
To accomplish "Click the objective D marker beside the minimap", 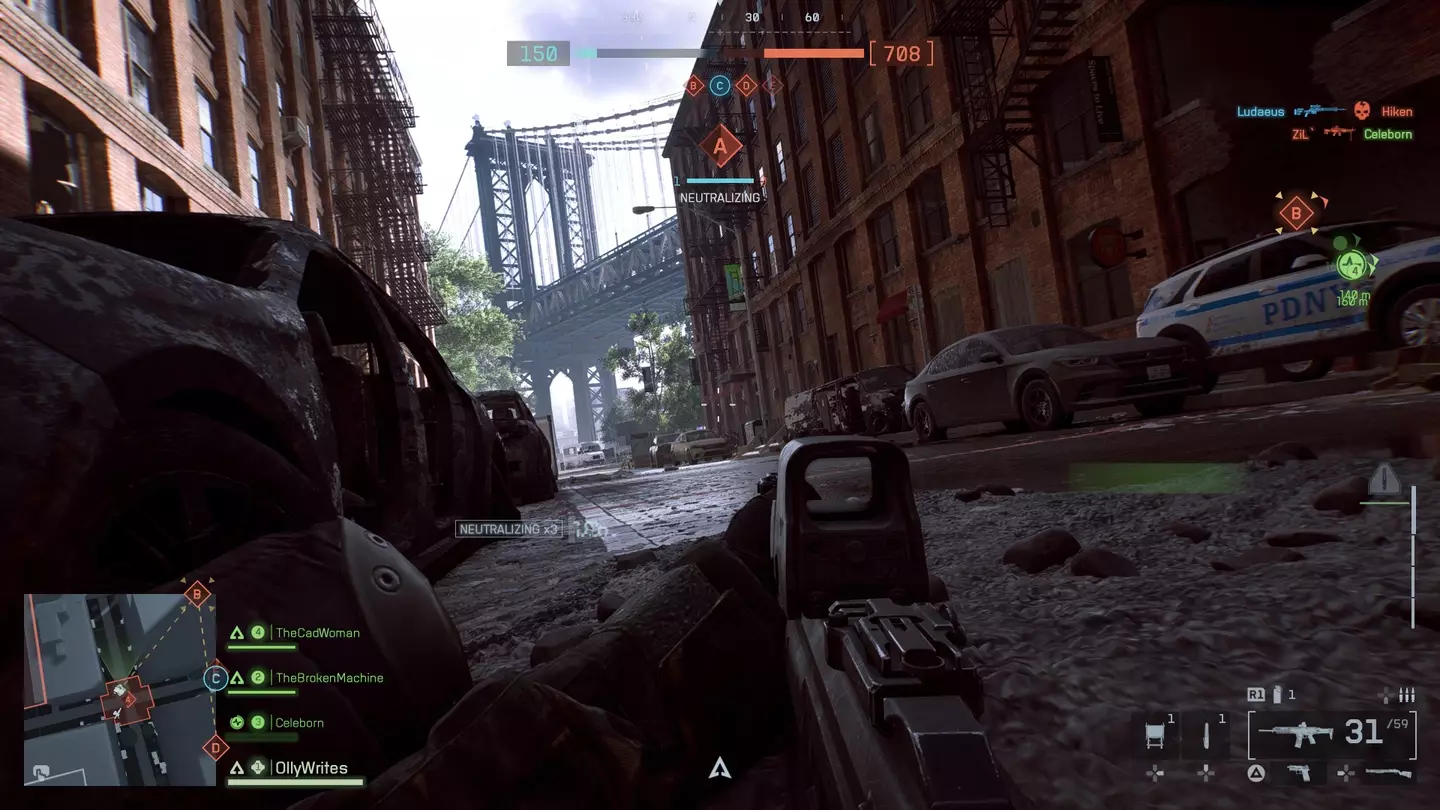I will pyautogui.click(x=216, y=746).
